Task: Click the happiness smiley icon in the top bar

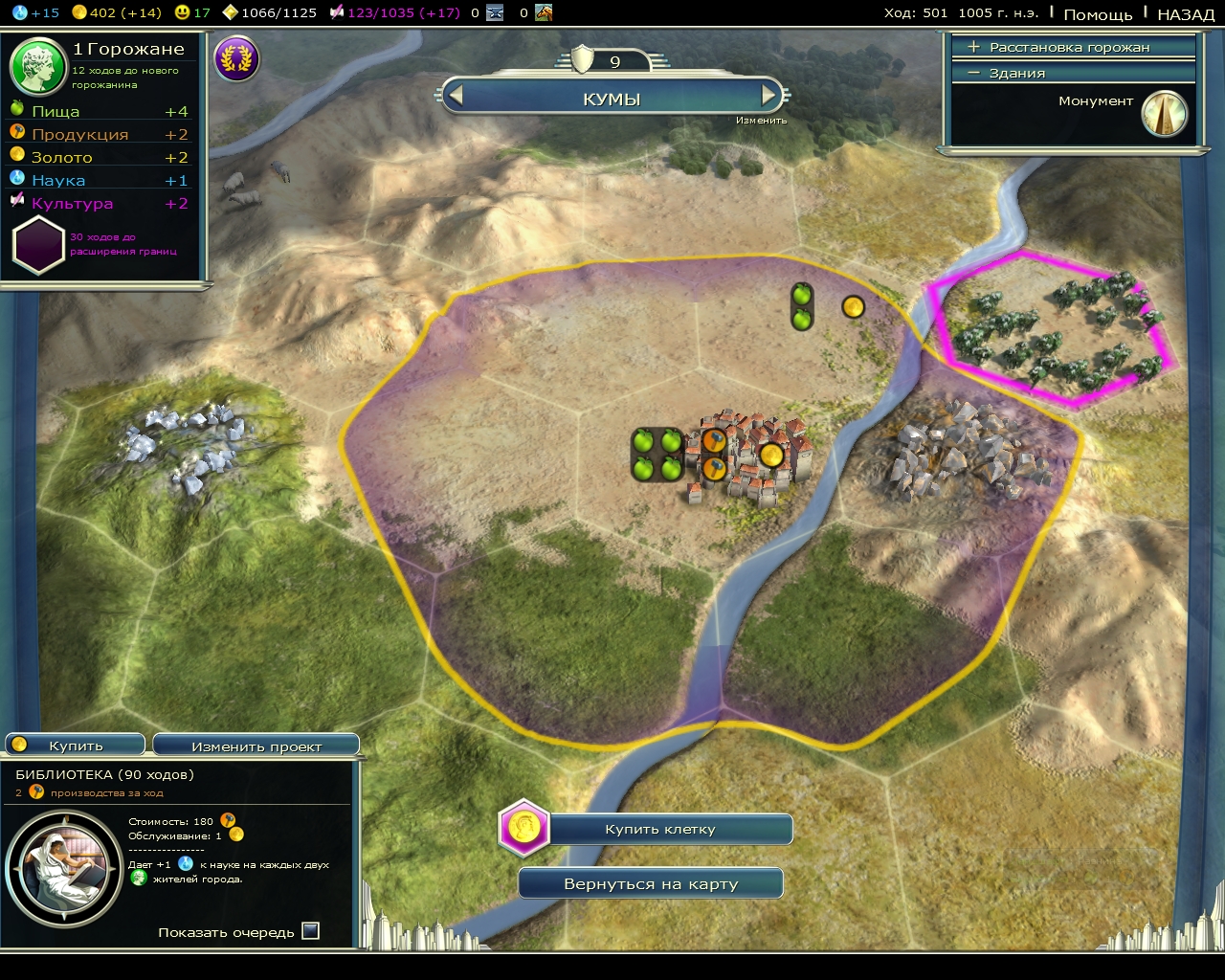Action: click(x=182, y=13)
